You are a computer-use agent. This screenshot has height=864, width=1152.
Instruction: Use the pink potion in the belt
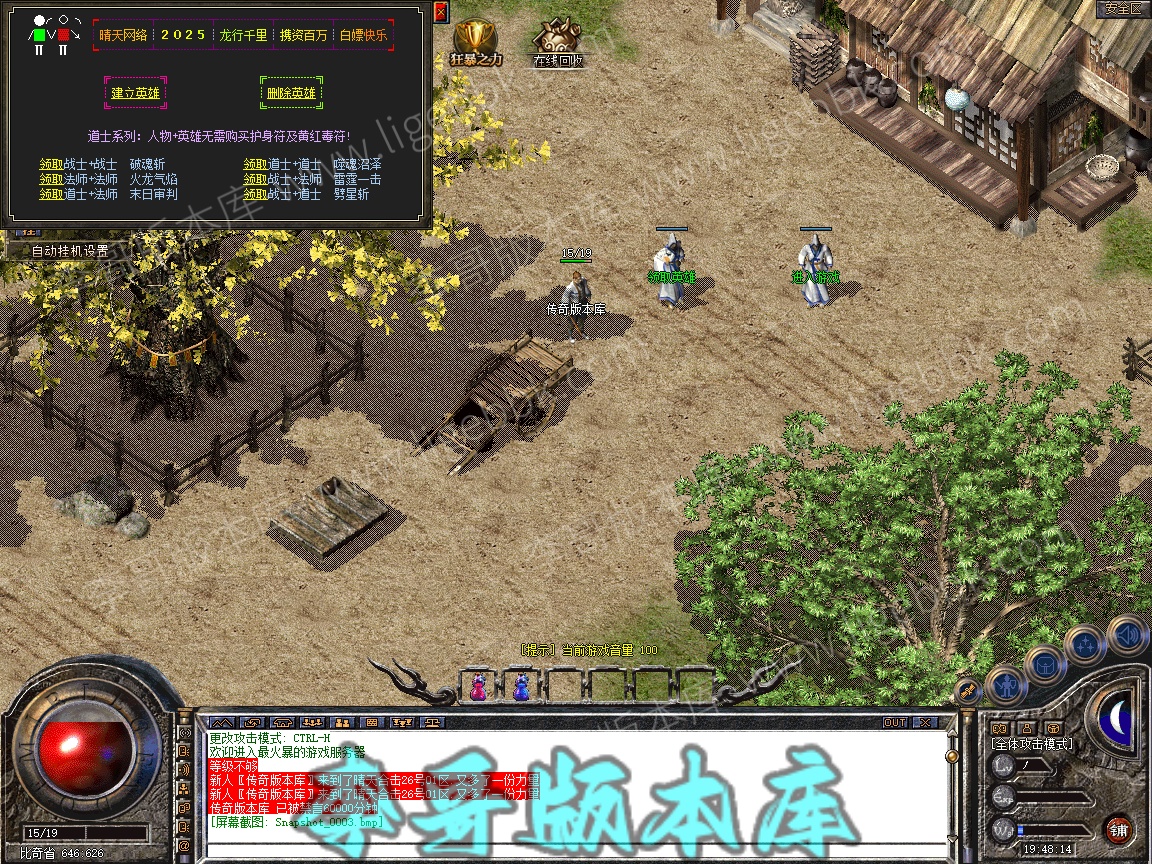click(478, 686)
